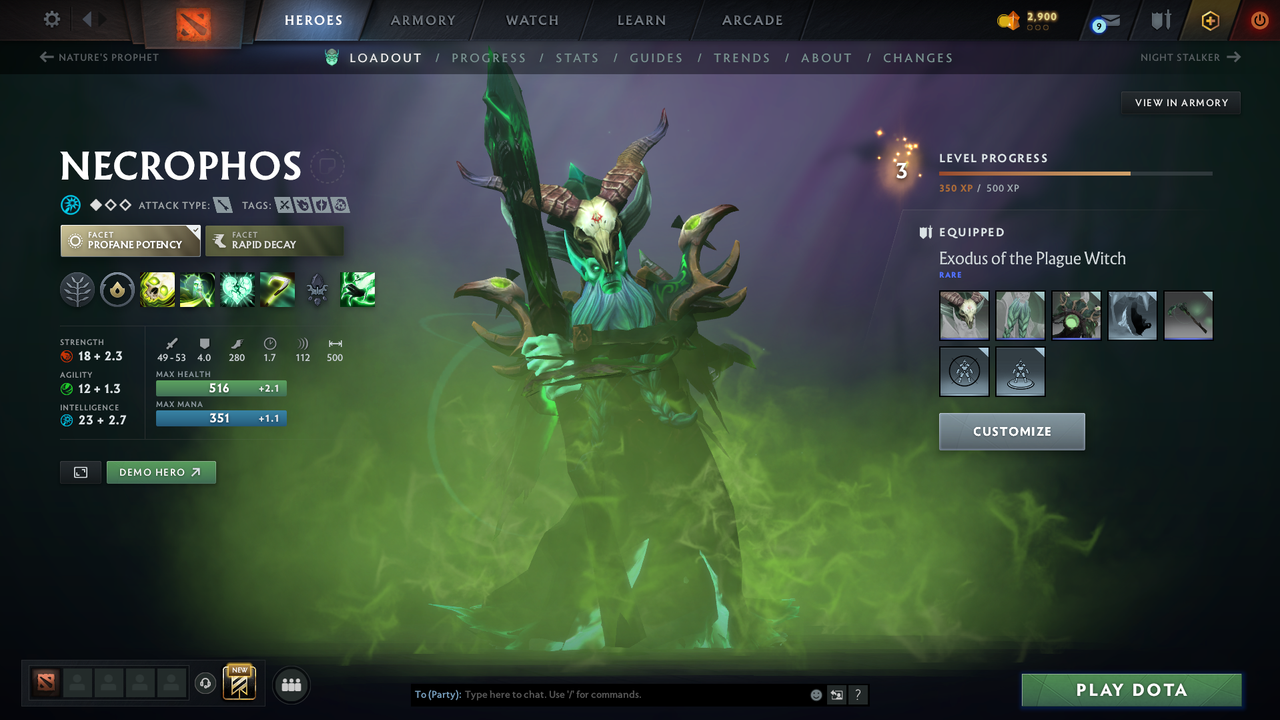1280x720 pixels.
Task: Select the Plague Witch skull headpiece thumbnail
Action: [x=963, y=315]
